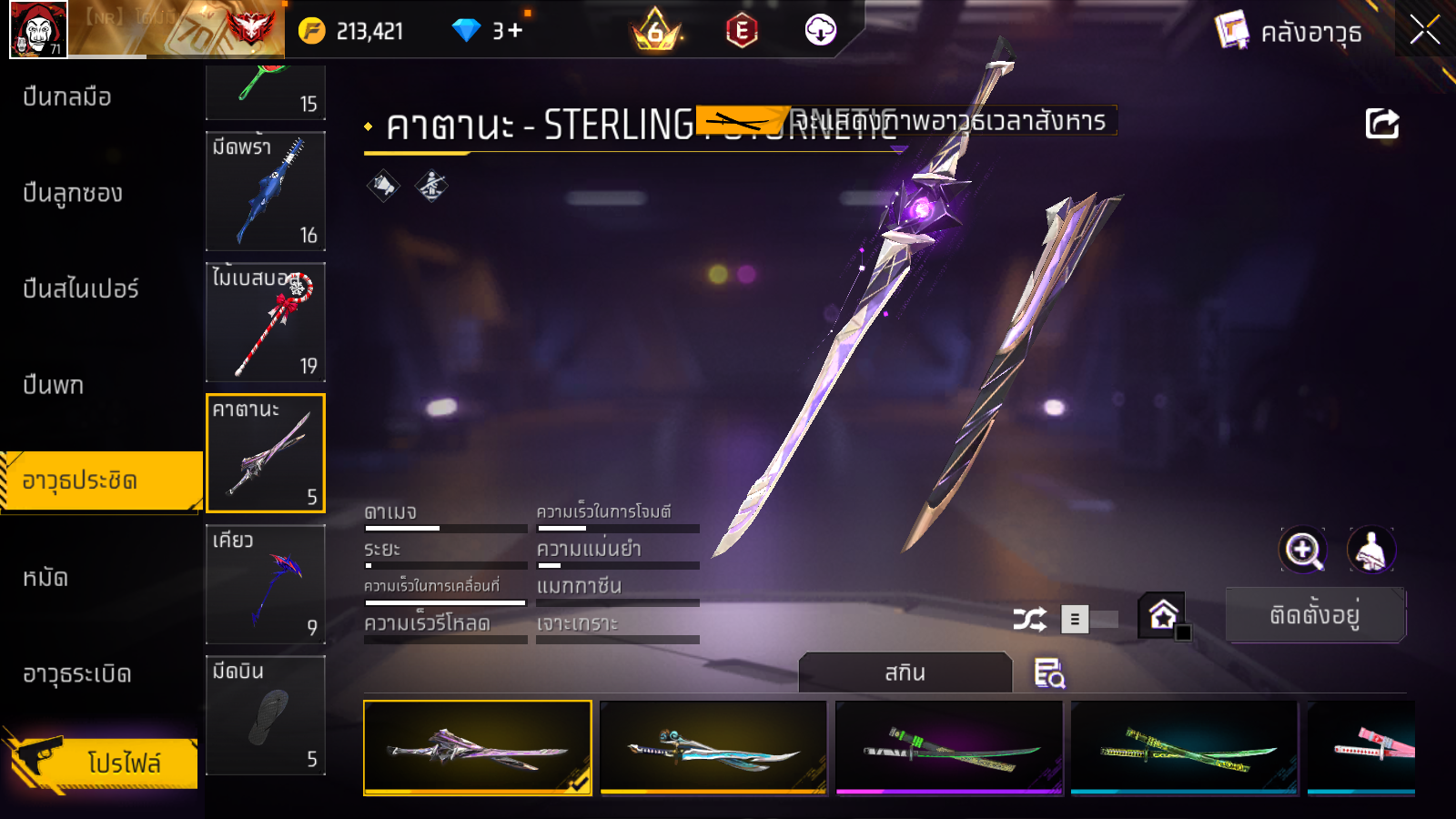Share the katana skin preview
This screenshot has height=819, width=1456.
click(1381, 124)
